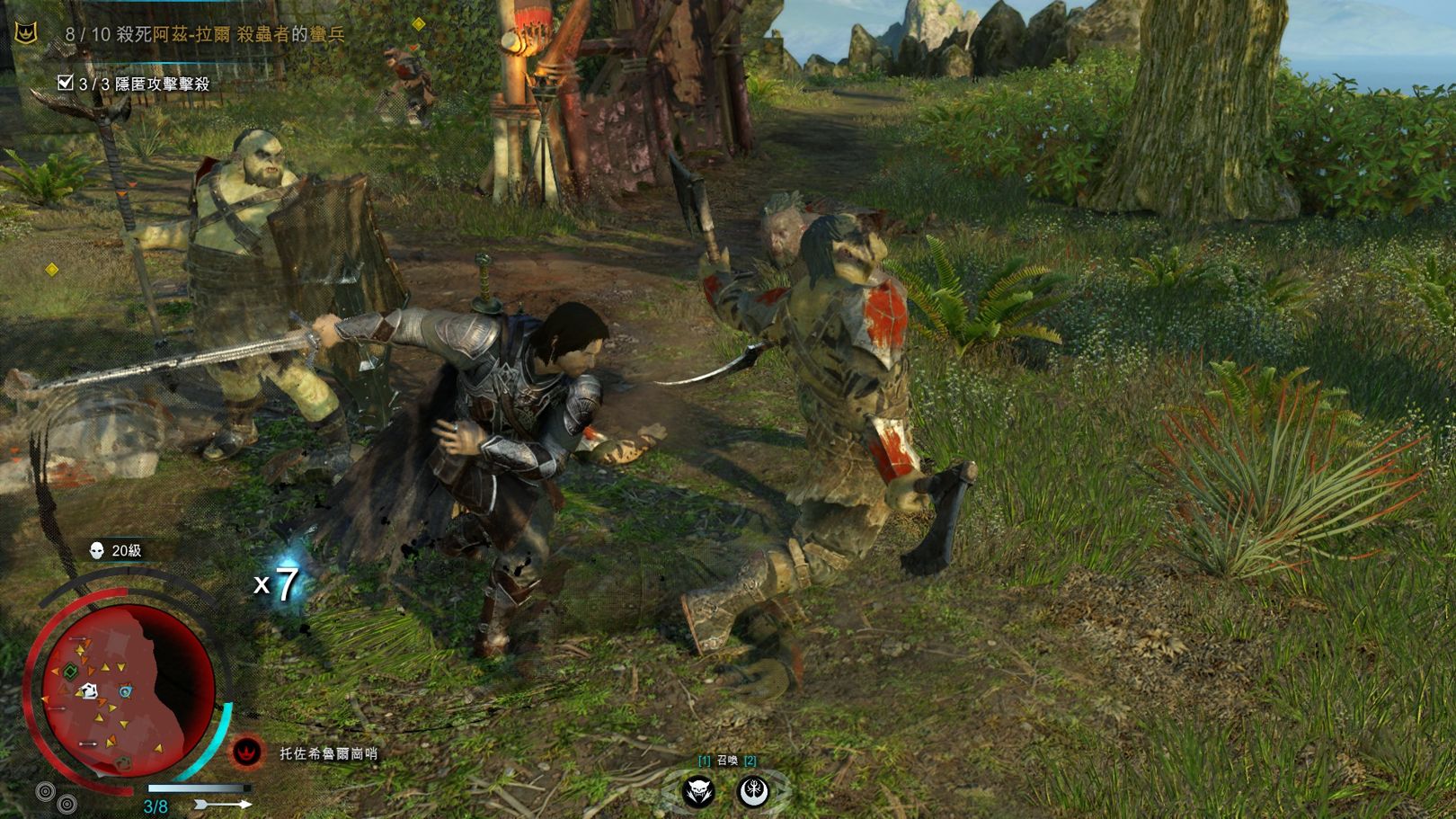Click the mission emblem beside the objective
1456x819 pixels.
click(x=27, y=34)
